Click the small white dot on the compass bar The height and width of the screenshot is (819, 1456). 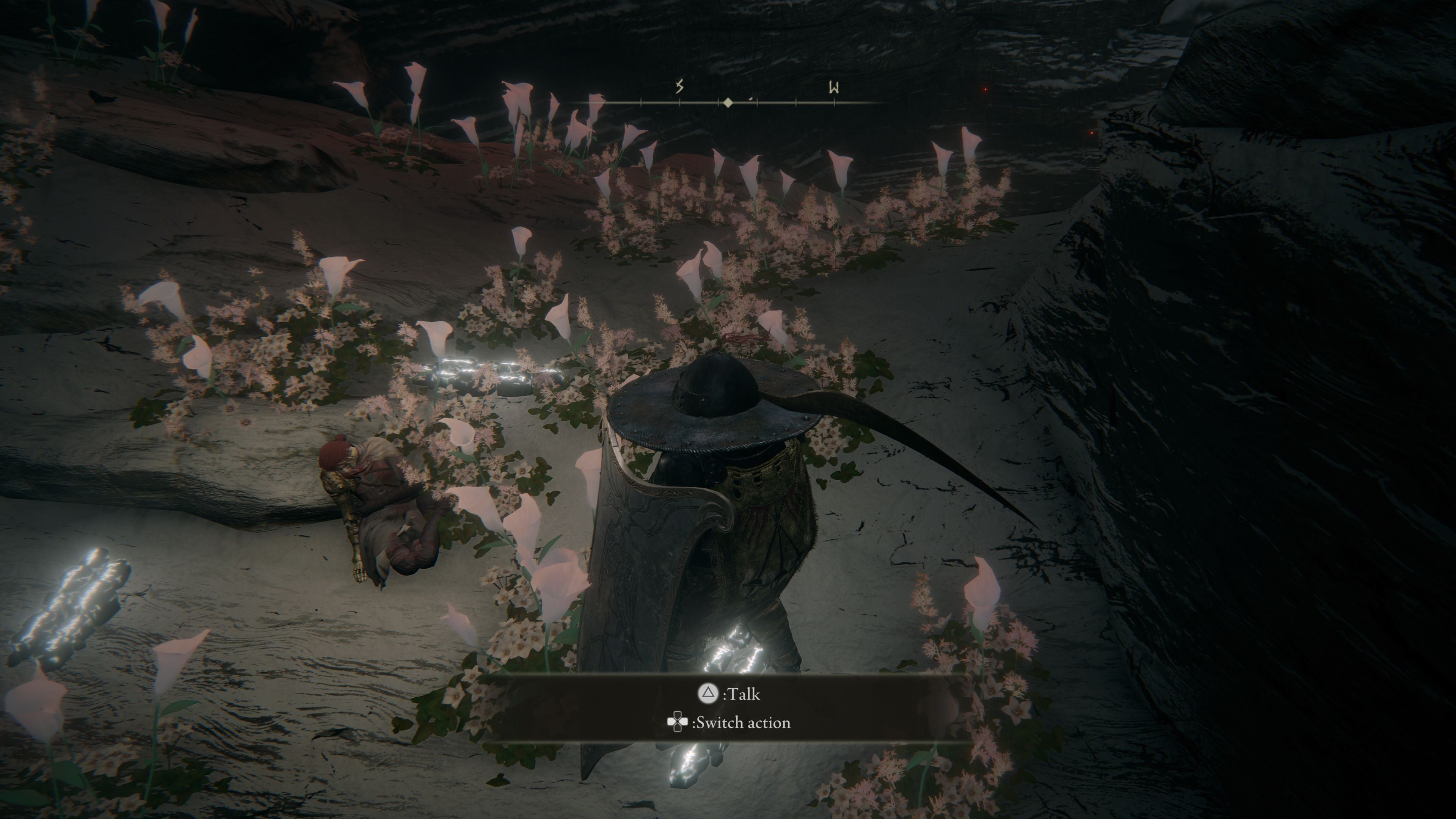pos(751,99)
